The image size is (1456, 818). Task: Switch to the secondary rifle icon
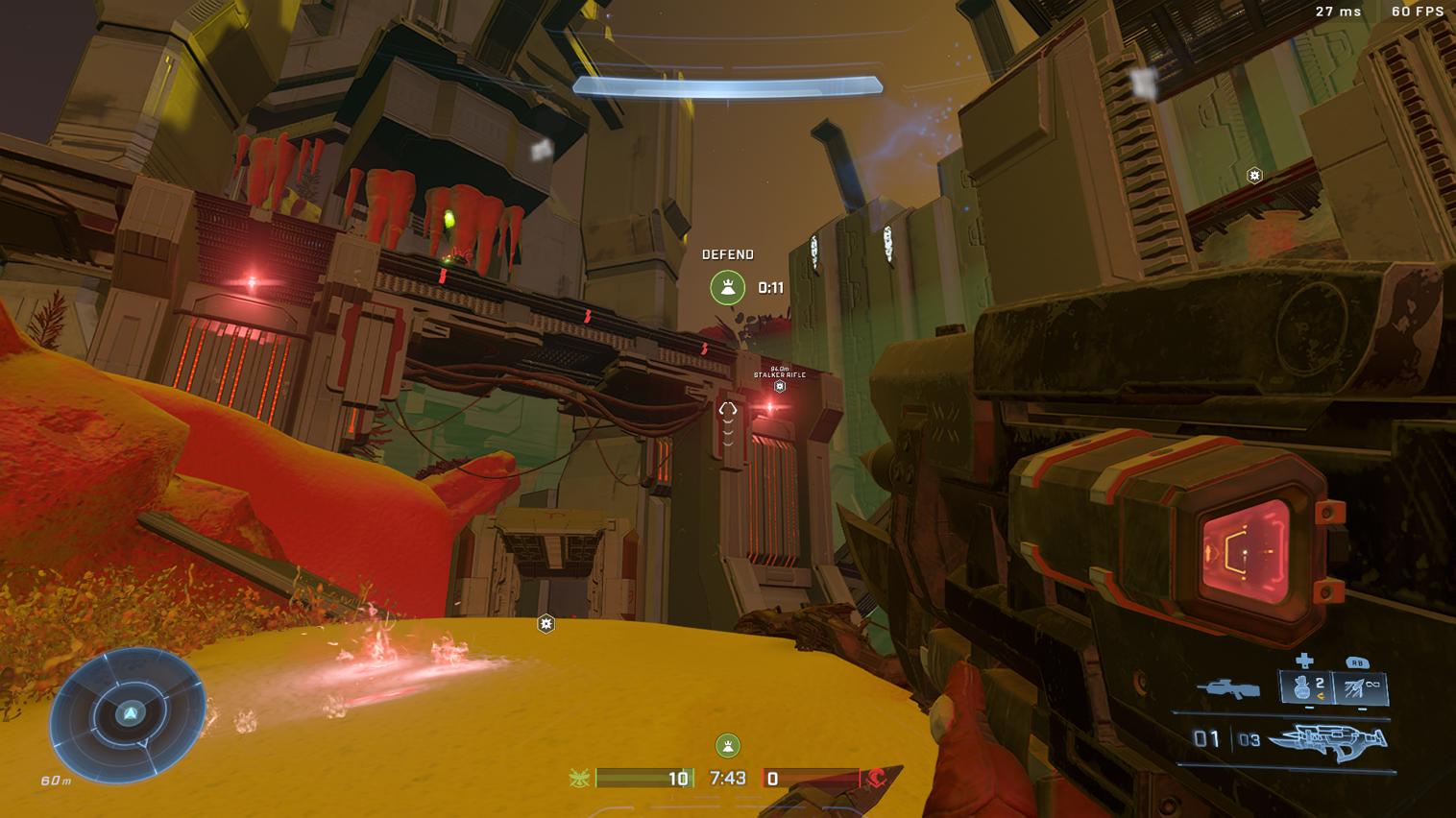(x=1228, y=688)
